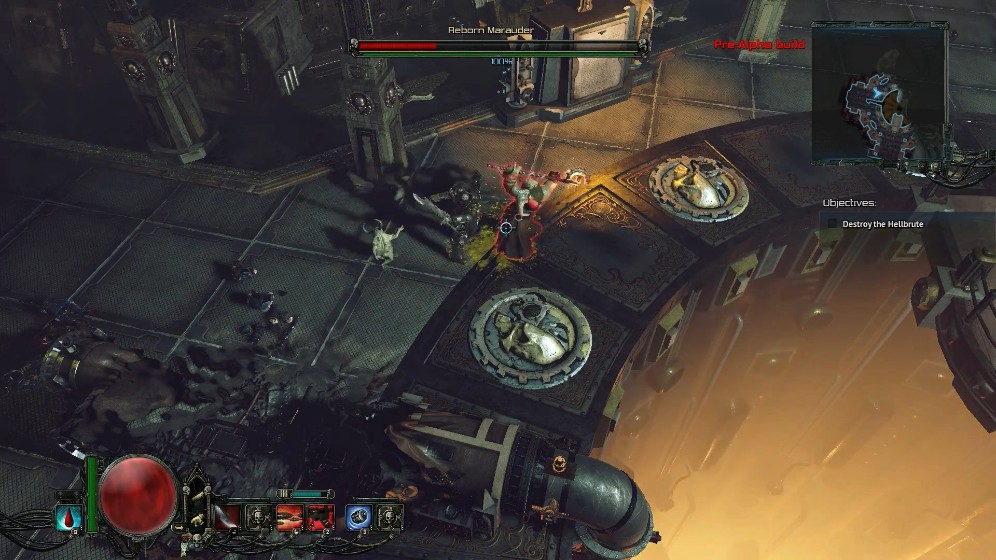Activate the red armored figure skill
The height and width of the screenshot is (560, 996).
point(321,517)
